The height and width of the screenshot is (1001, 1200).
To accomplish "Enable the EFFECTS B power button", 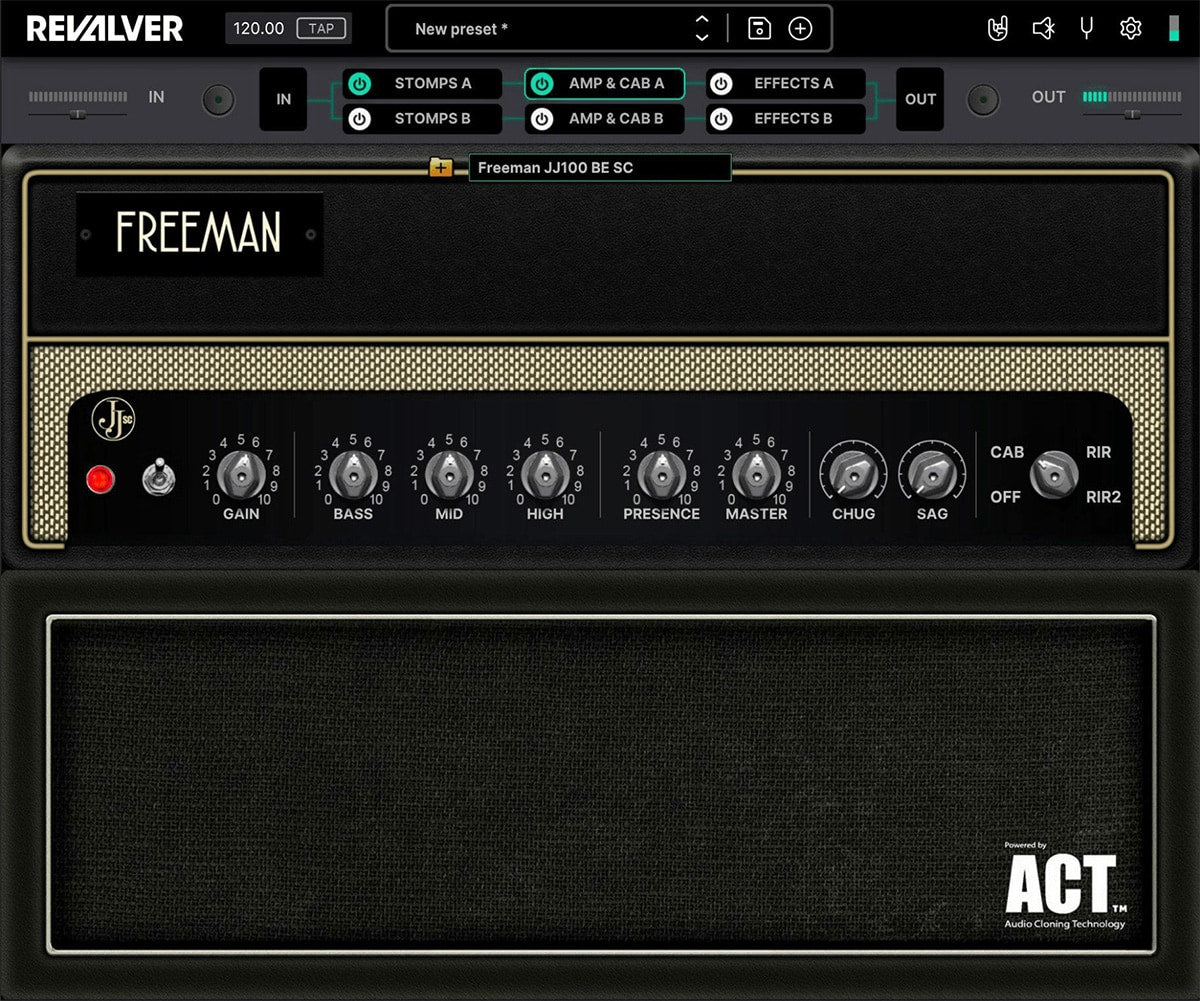I will click(722, 119).
